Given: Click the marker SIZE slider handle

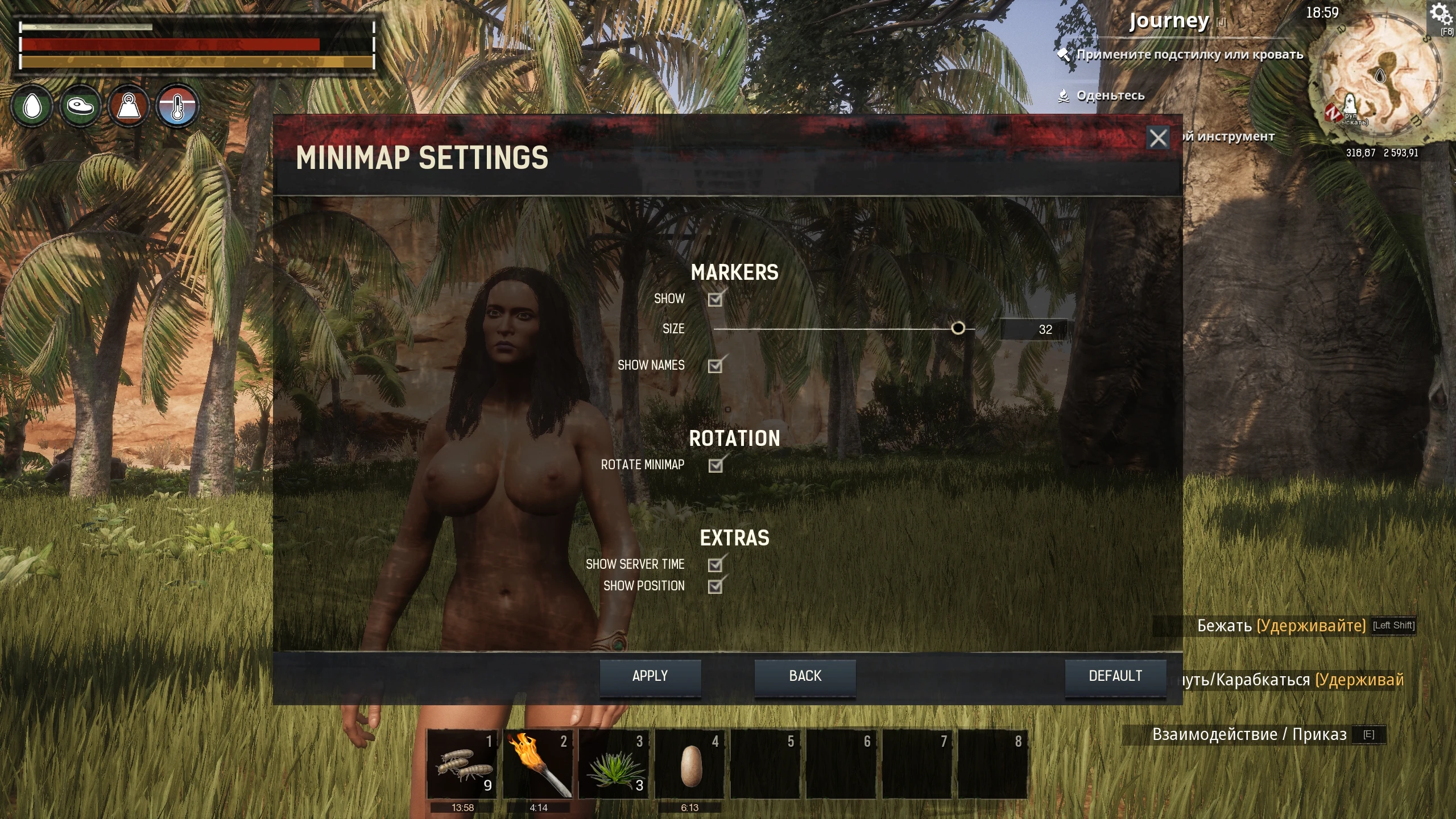Looking at the screenshot, I should click(959, 328).
